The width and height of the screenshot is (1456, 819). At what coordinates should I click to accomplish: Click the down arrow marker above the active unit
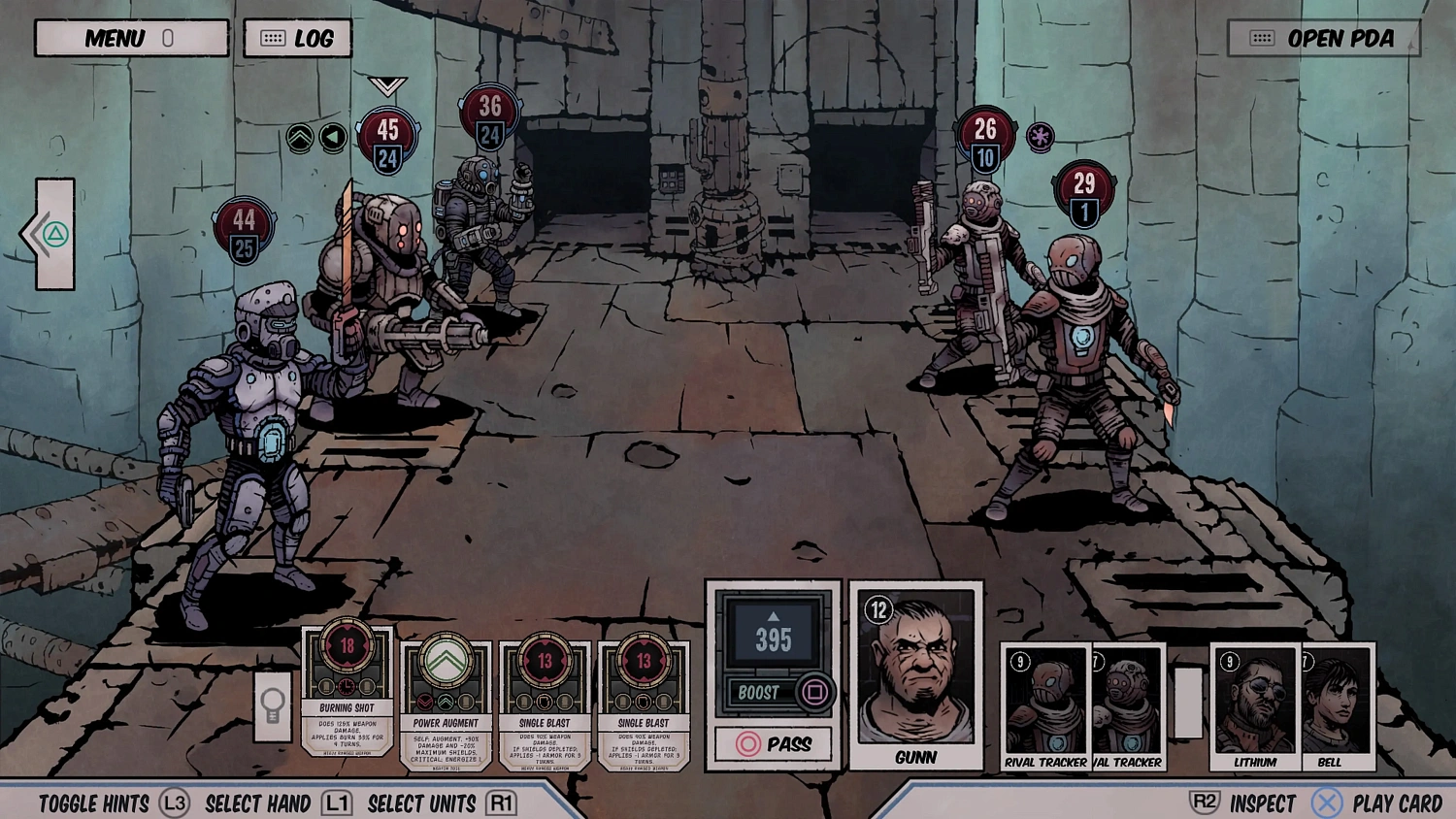[386, 85]
